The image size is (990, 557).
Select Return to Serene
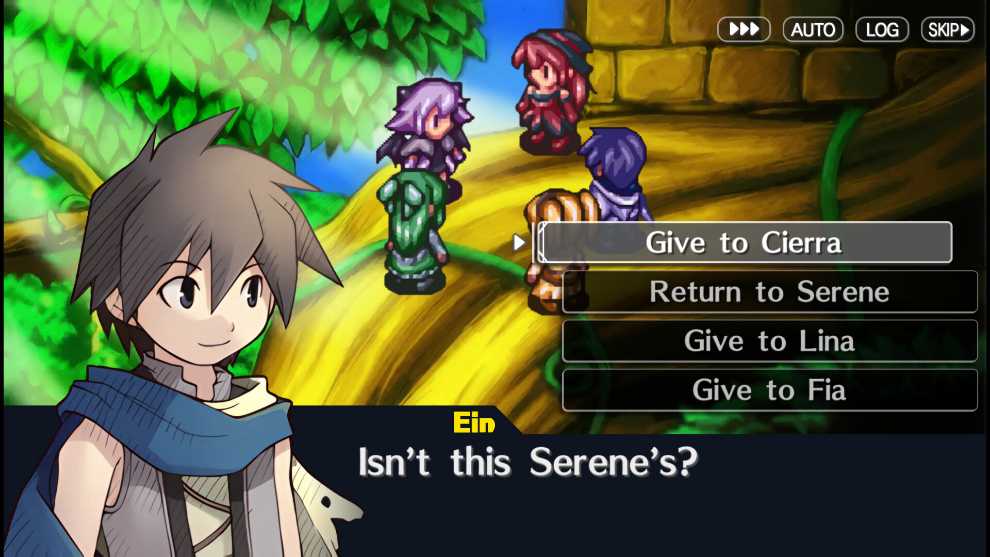[769, 292]
